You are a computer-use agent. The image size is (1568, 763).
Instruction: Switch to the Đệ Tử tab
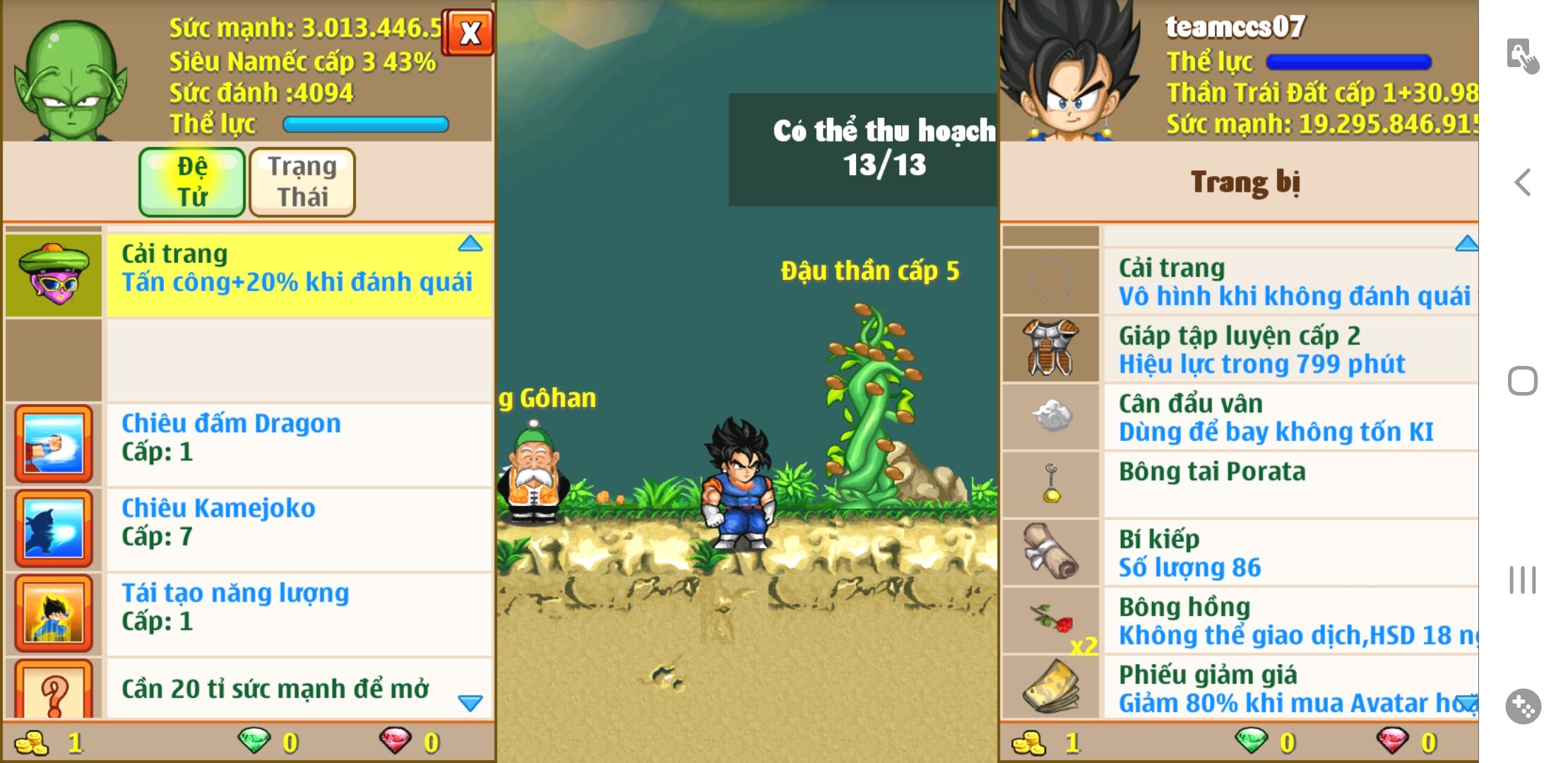click(192, 182)
